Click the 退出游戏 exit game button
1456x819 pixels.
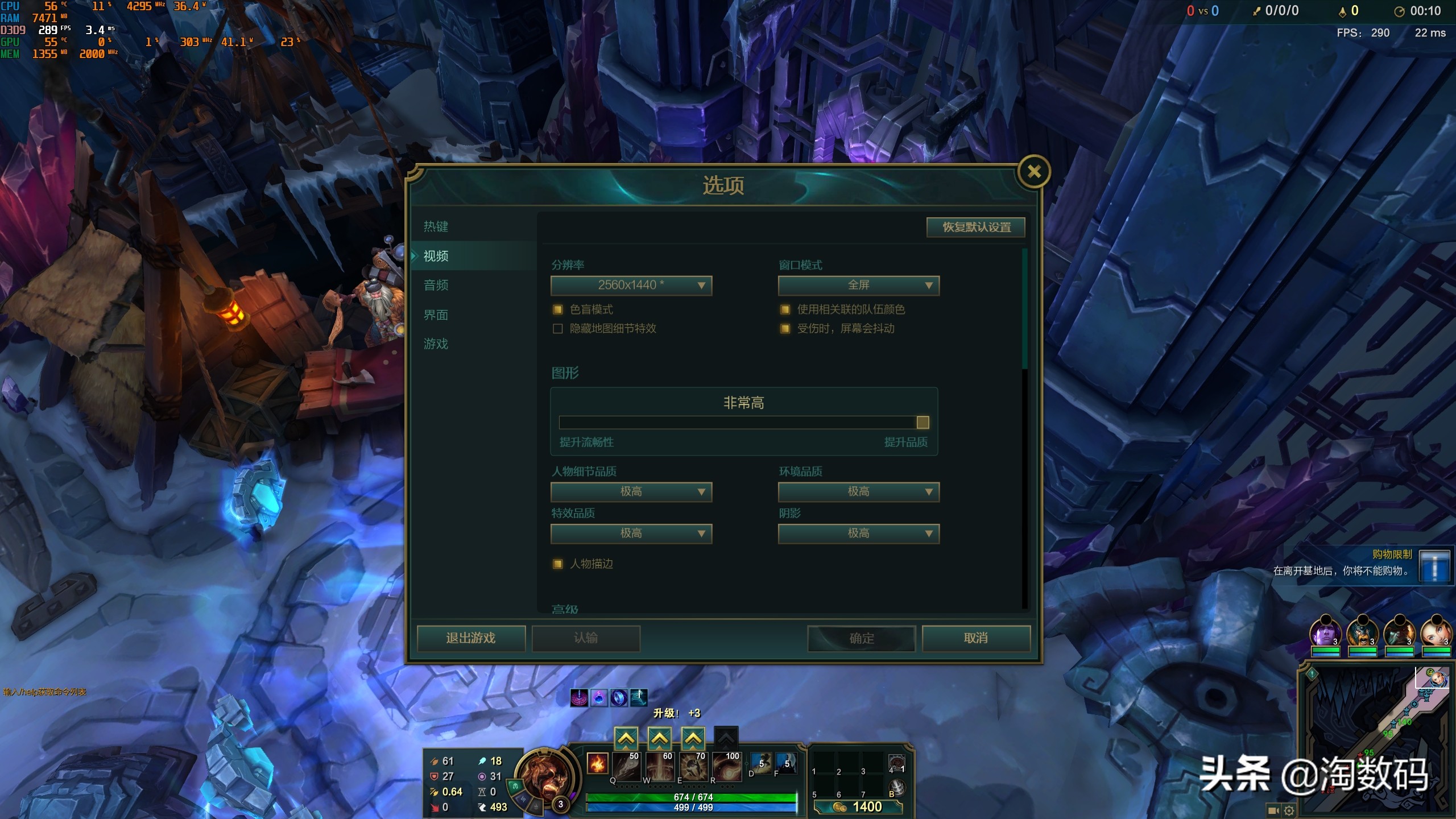471,638
